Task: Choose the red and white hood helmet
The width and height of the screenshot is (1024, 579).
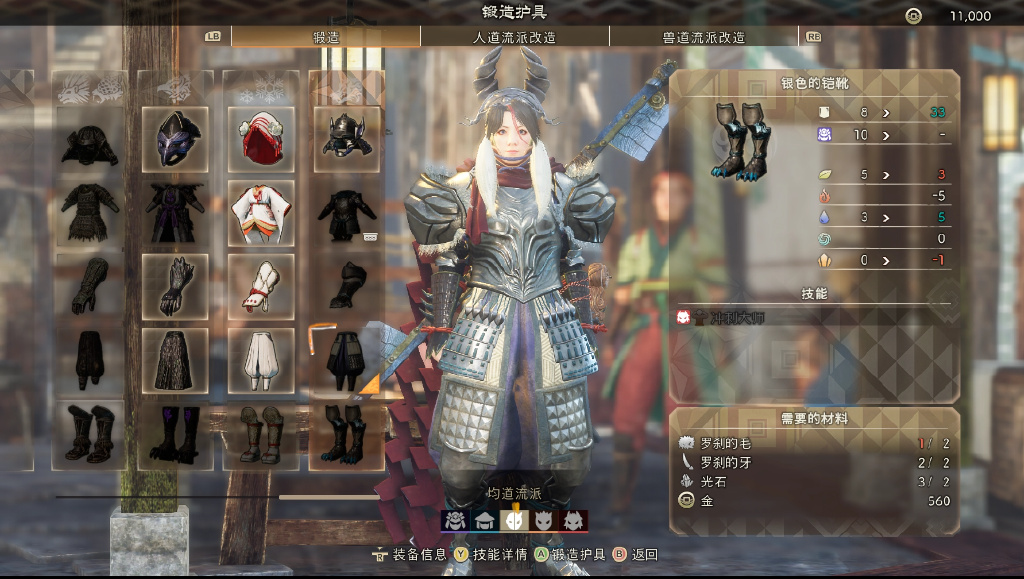Action: tap(261, 139)
